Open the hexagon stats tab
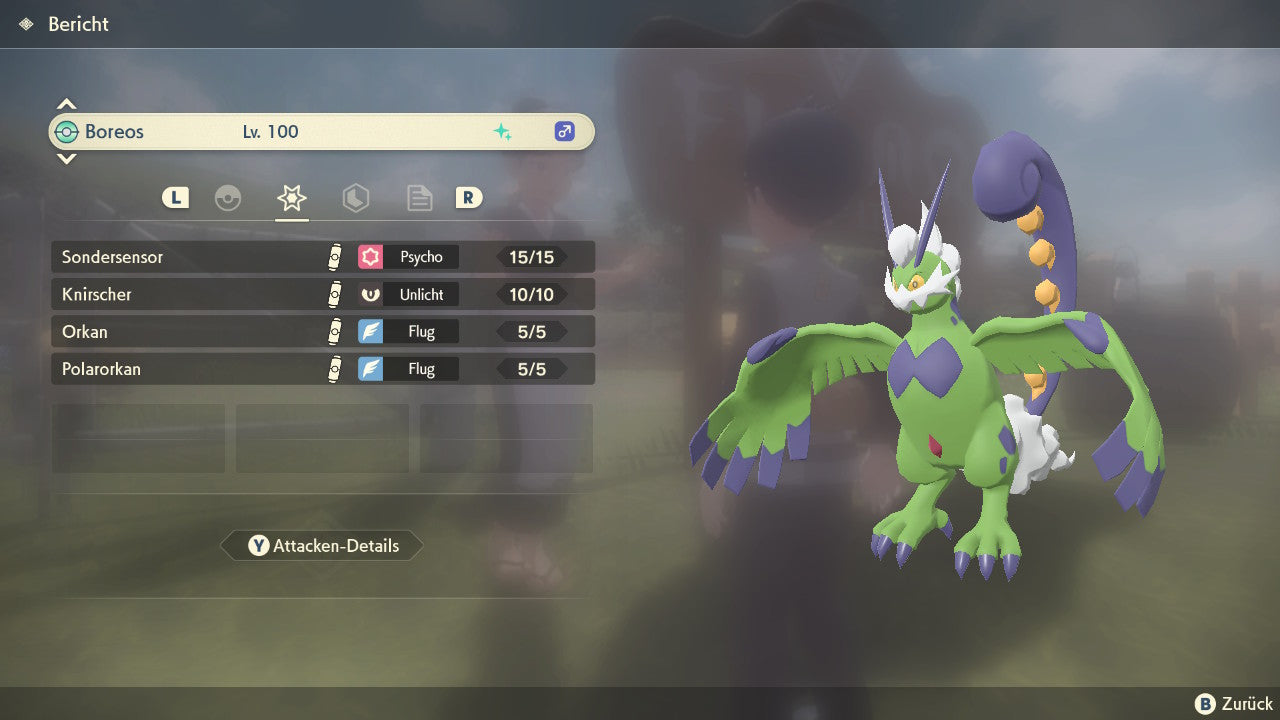The height and width of the screenshot is (720, 1280). coord(356,198)
